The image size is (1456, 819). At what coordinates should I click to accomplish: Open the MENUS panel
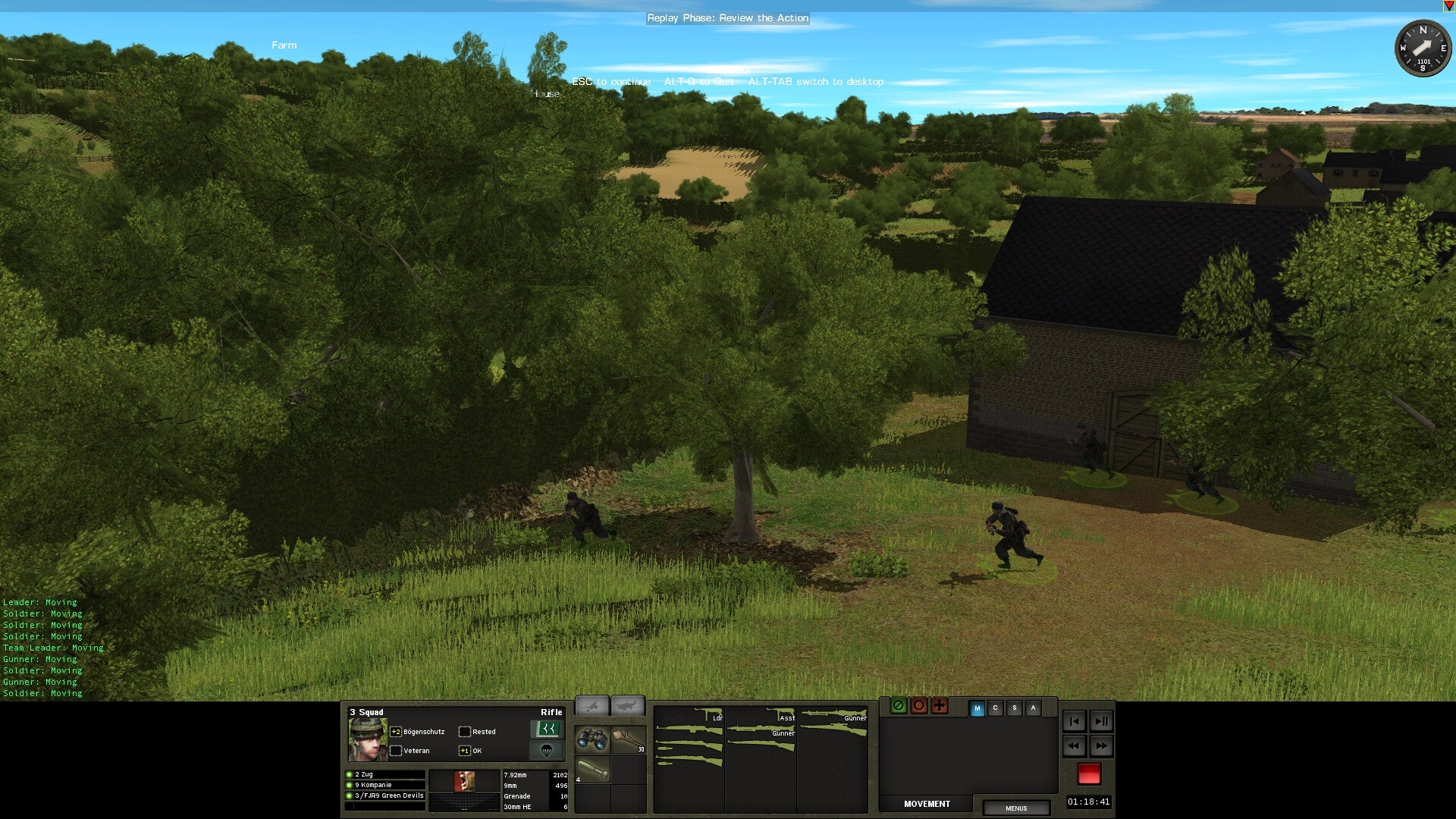click(x=1016, y=808)
